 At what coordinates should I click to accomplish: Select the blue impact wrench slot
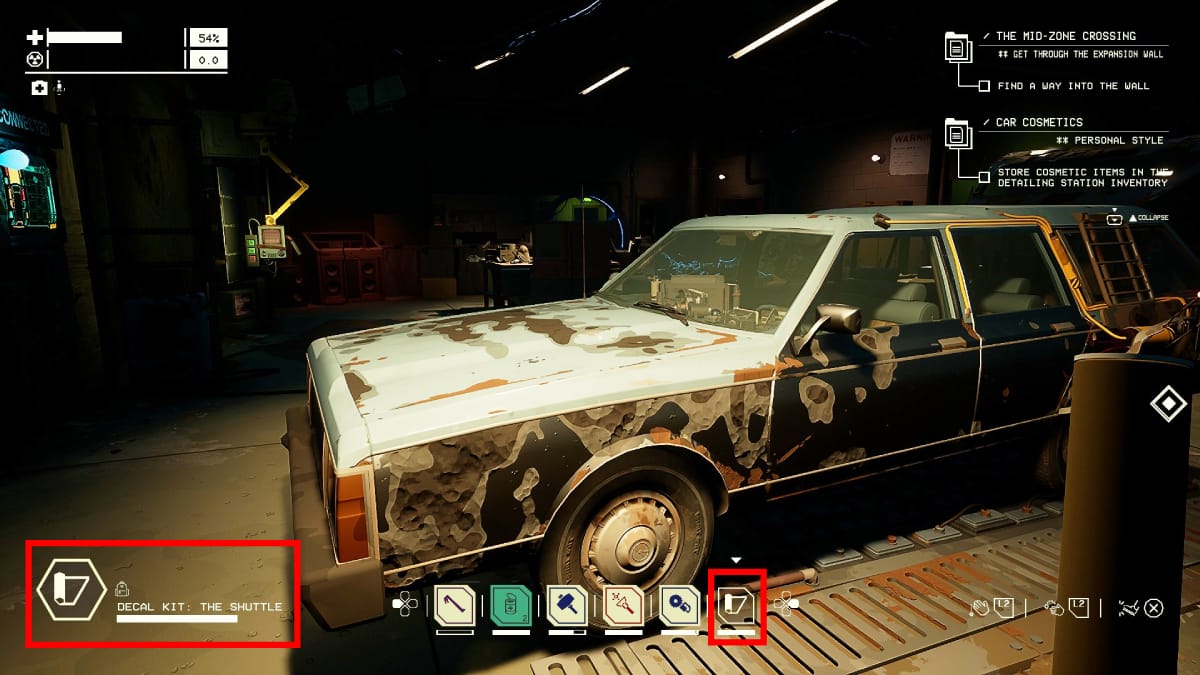679,604
